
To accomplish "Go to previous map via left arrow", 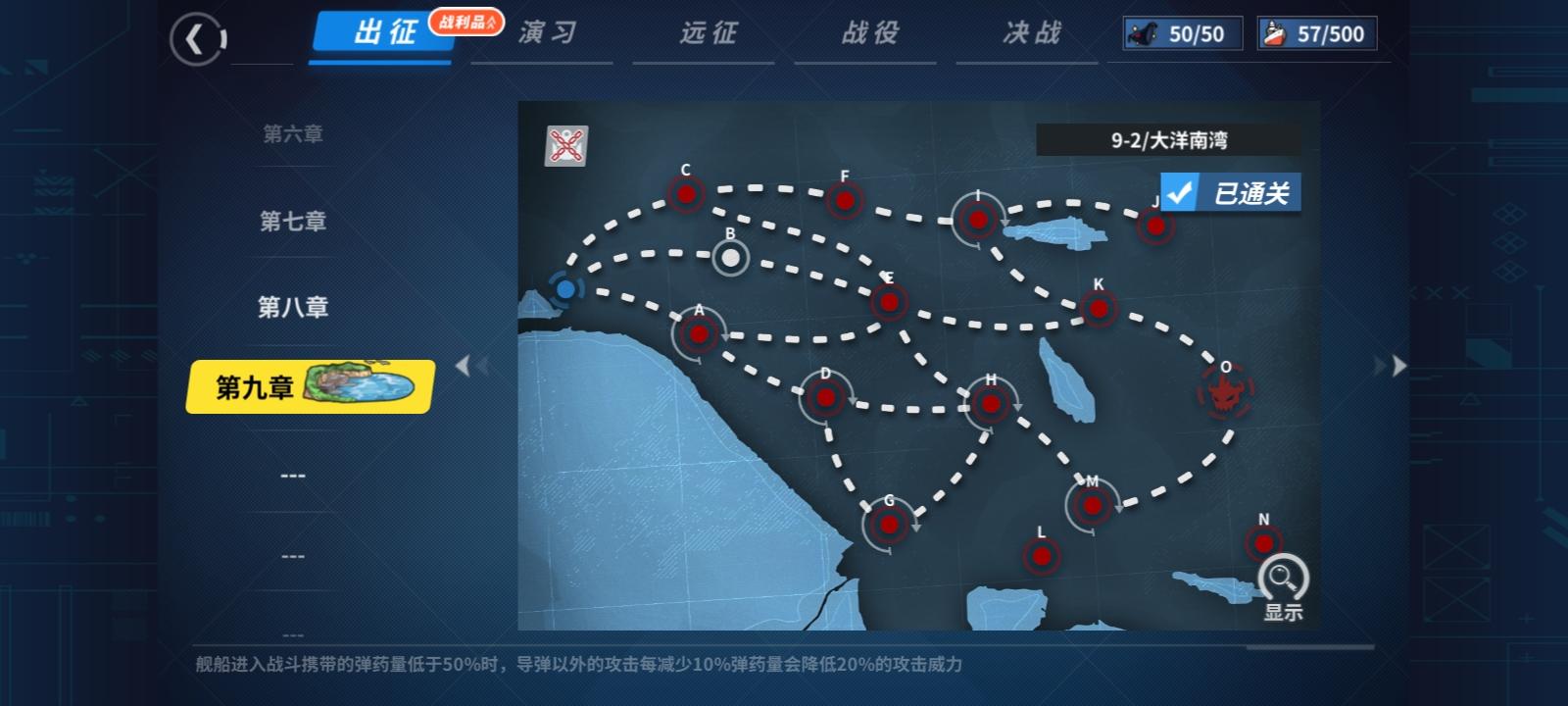I will pyautogui.click(x=465, y=364).
